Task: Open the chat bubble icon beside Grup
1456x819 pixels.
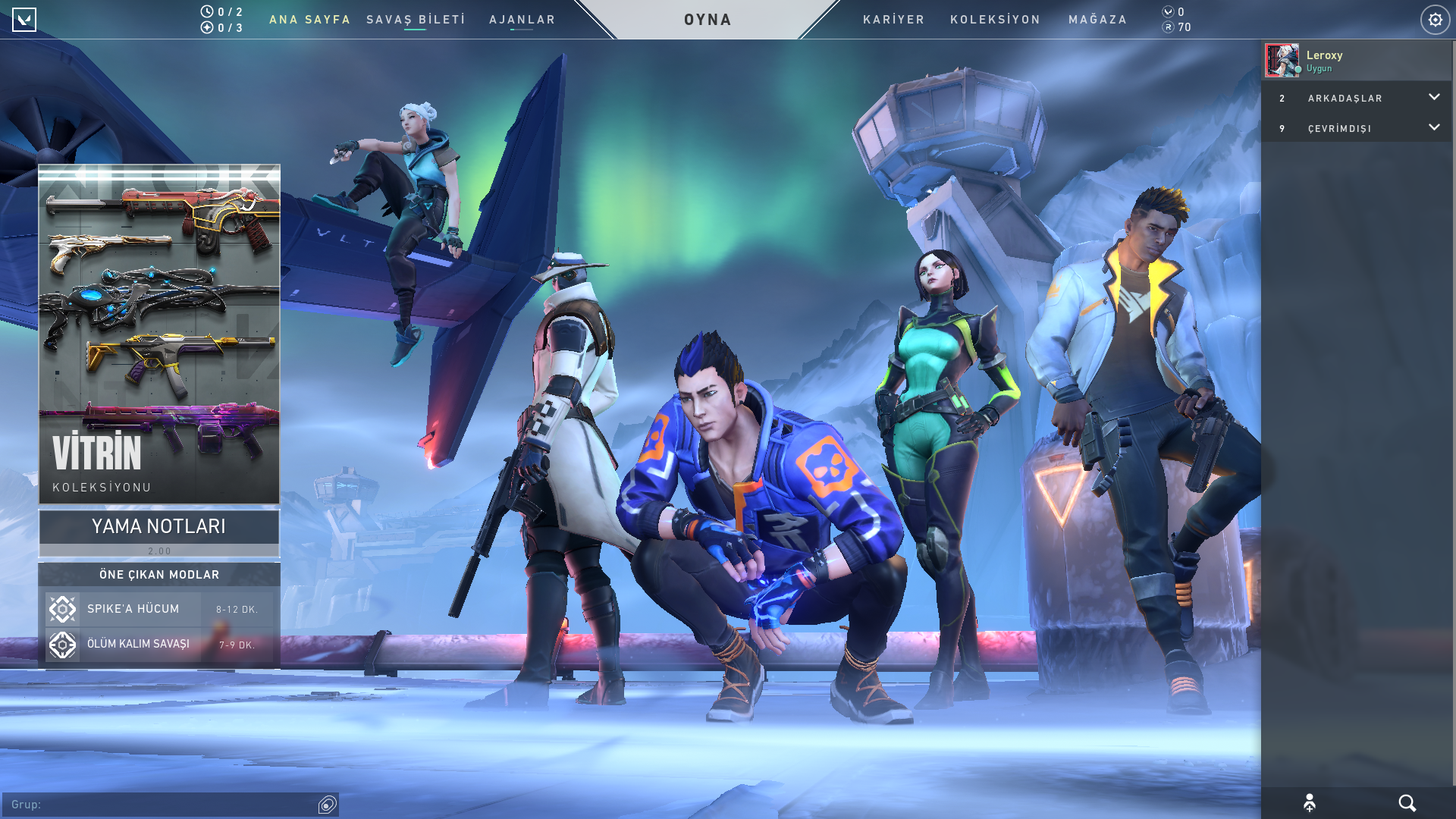Action: (x=328, y=805)
